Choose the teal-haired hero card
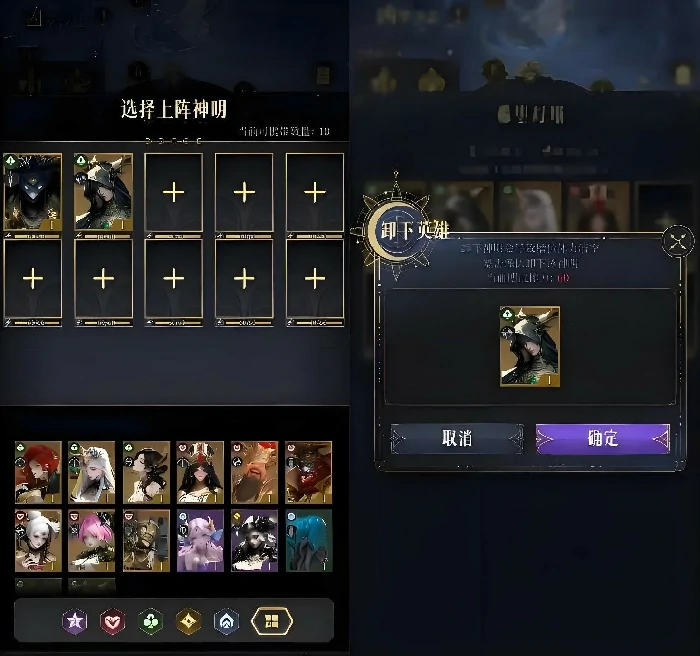Image resolution: width=700 pixels, height=656 pixels. 308,540
